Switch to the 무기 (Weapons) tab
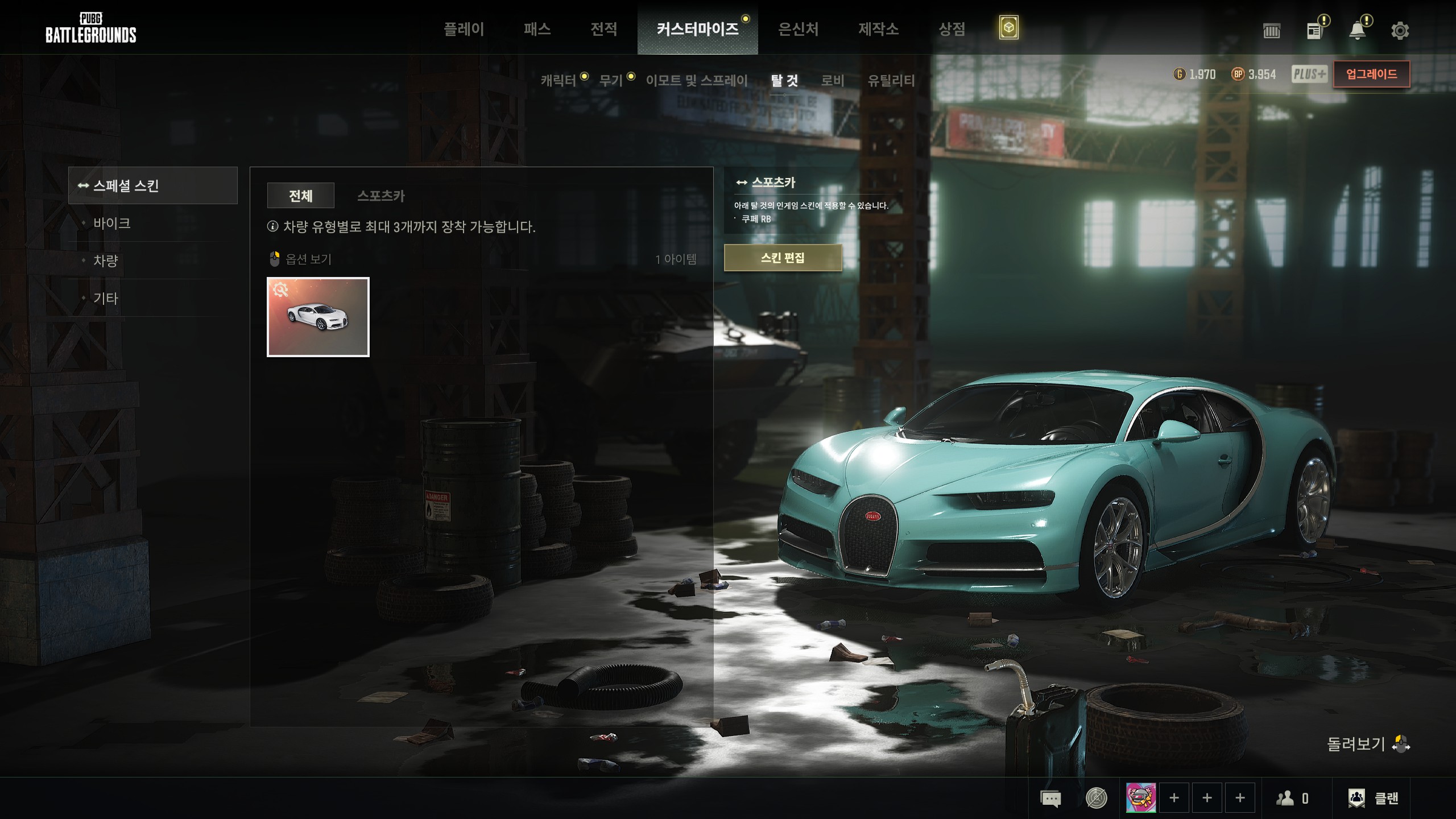Viewport: 1456px width, 819px height. [611, 81]
